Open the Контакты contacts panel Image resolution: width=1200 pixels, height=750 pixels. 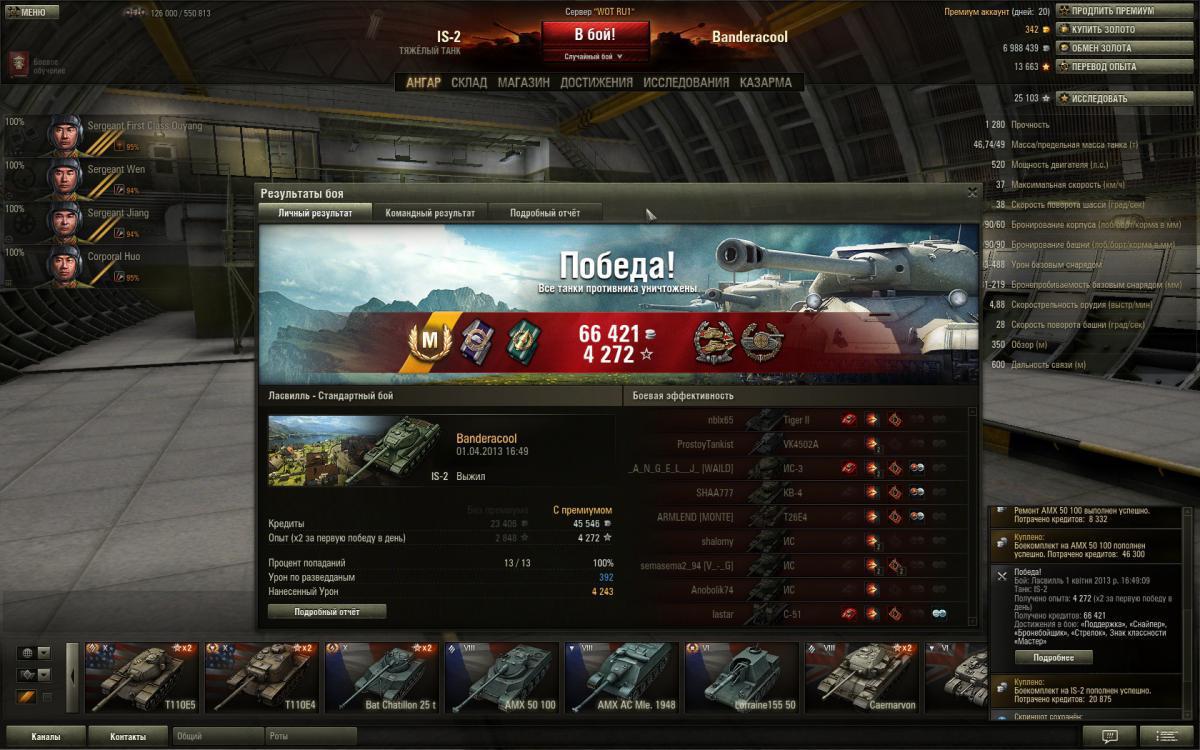(127, 737)
